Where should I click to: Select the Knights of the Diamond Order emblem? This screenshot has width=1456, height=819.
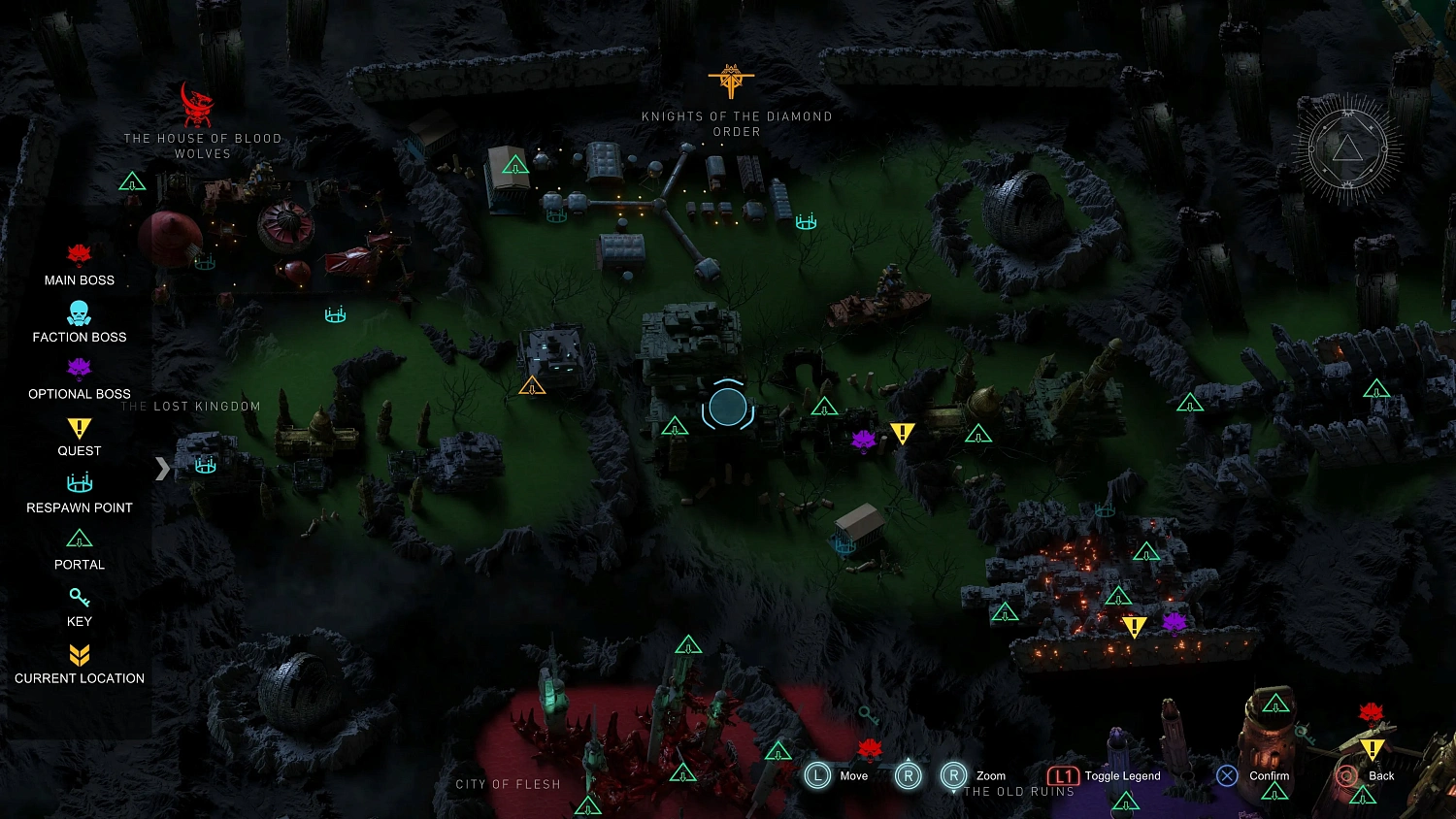(x=731, y=82)
